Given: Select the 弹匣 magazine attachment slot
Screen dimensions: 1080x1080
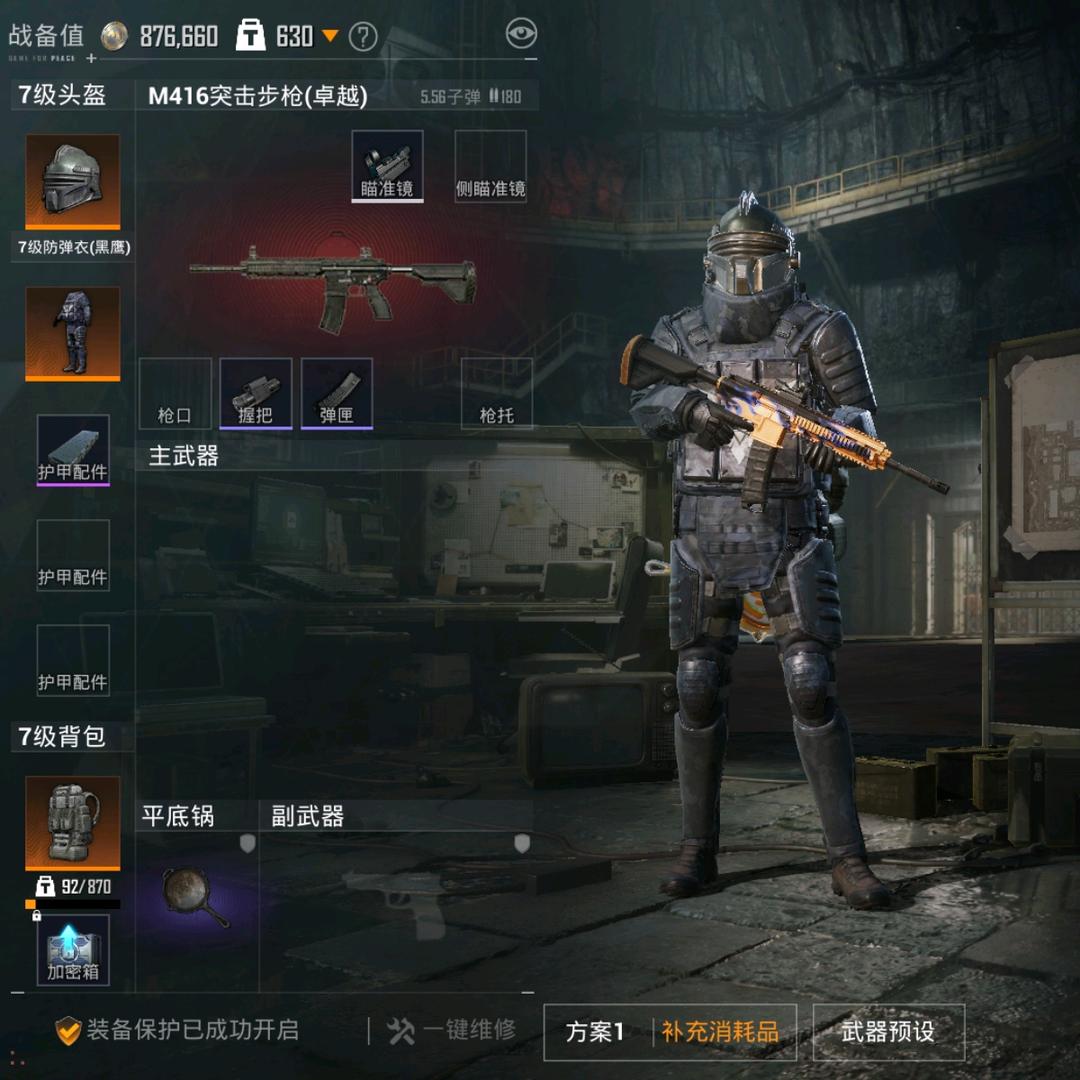Looking at the screenshot, I should (x=337, y=393).
